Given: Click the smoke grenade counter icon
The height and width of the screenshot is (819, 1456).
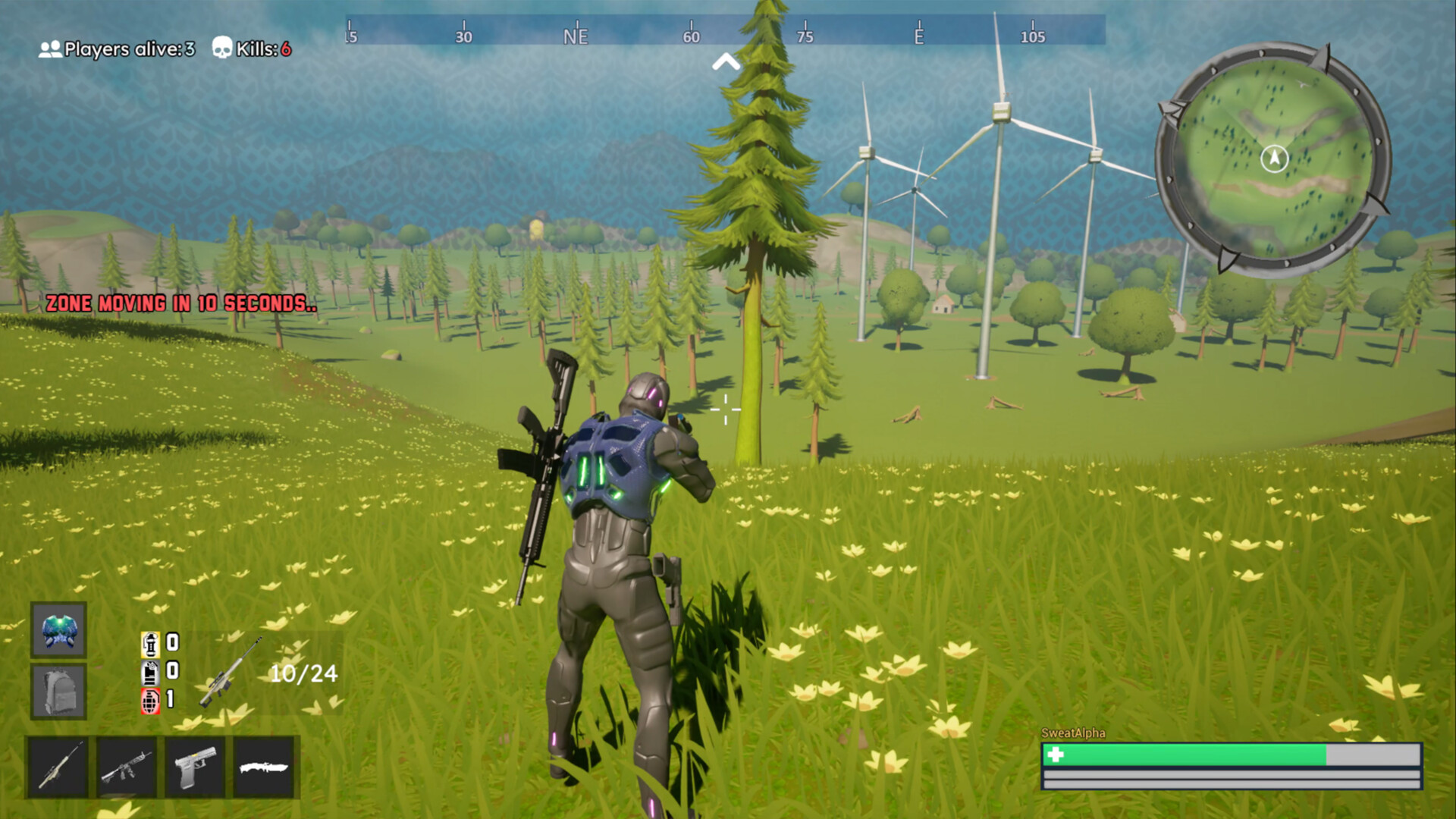Looking at the screenshot, I should coord(150,670).
